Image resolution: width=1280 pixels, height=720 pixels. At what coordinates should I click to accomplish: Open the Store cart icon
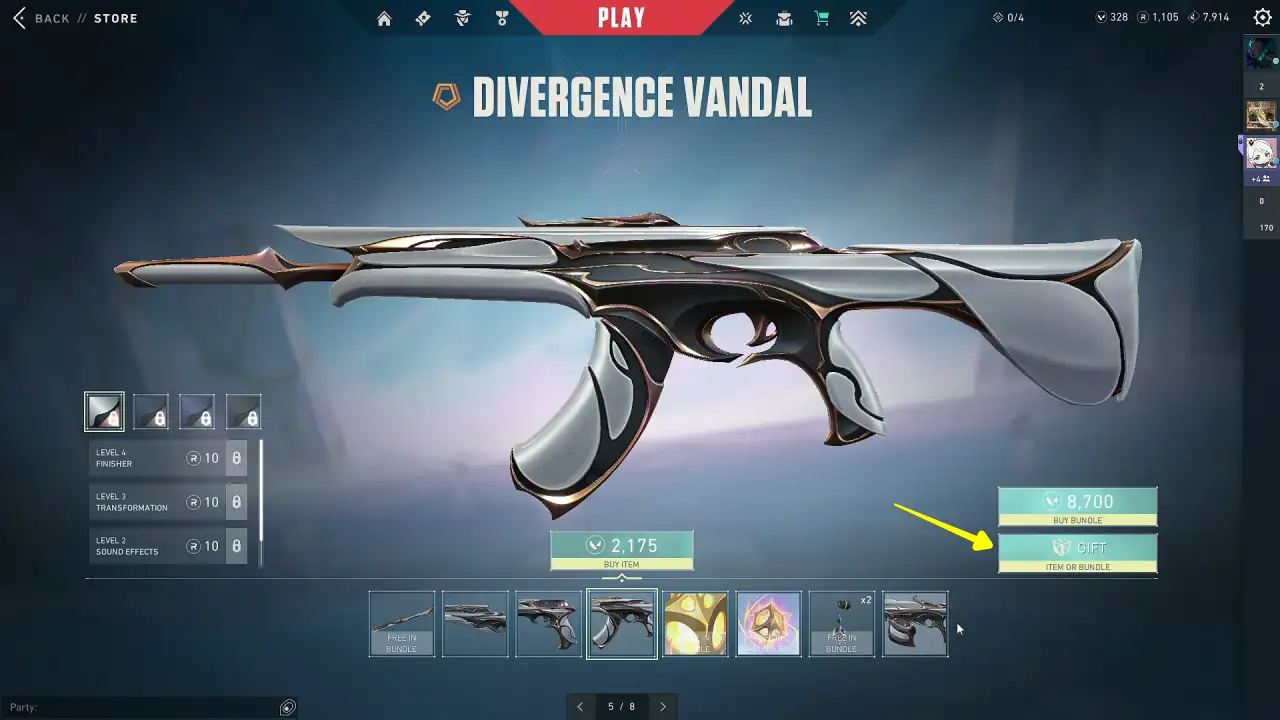click(x=822, y=18)
